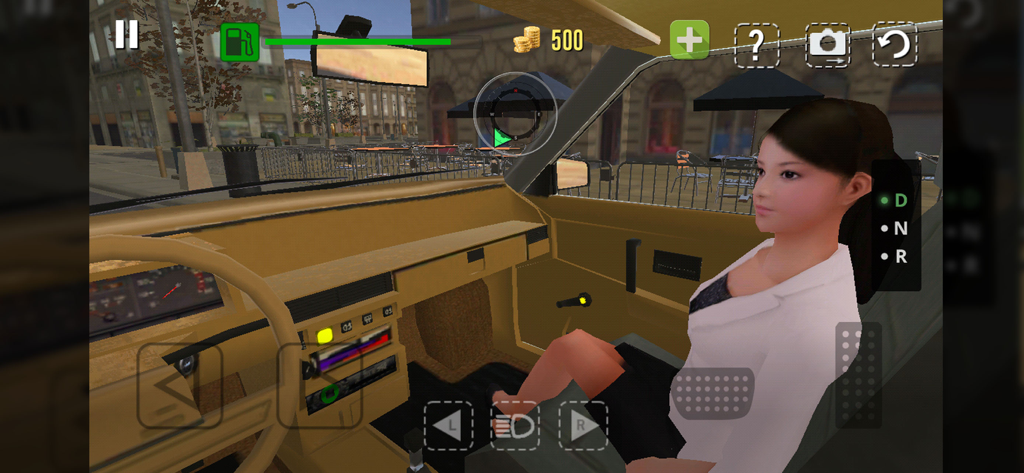Image resolution: width=1024 pixels, height=473 pixels.
Task: Open the question mark help button
Action: (757, 44)
